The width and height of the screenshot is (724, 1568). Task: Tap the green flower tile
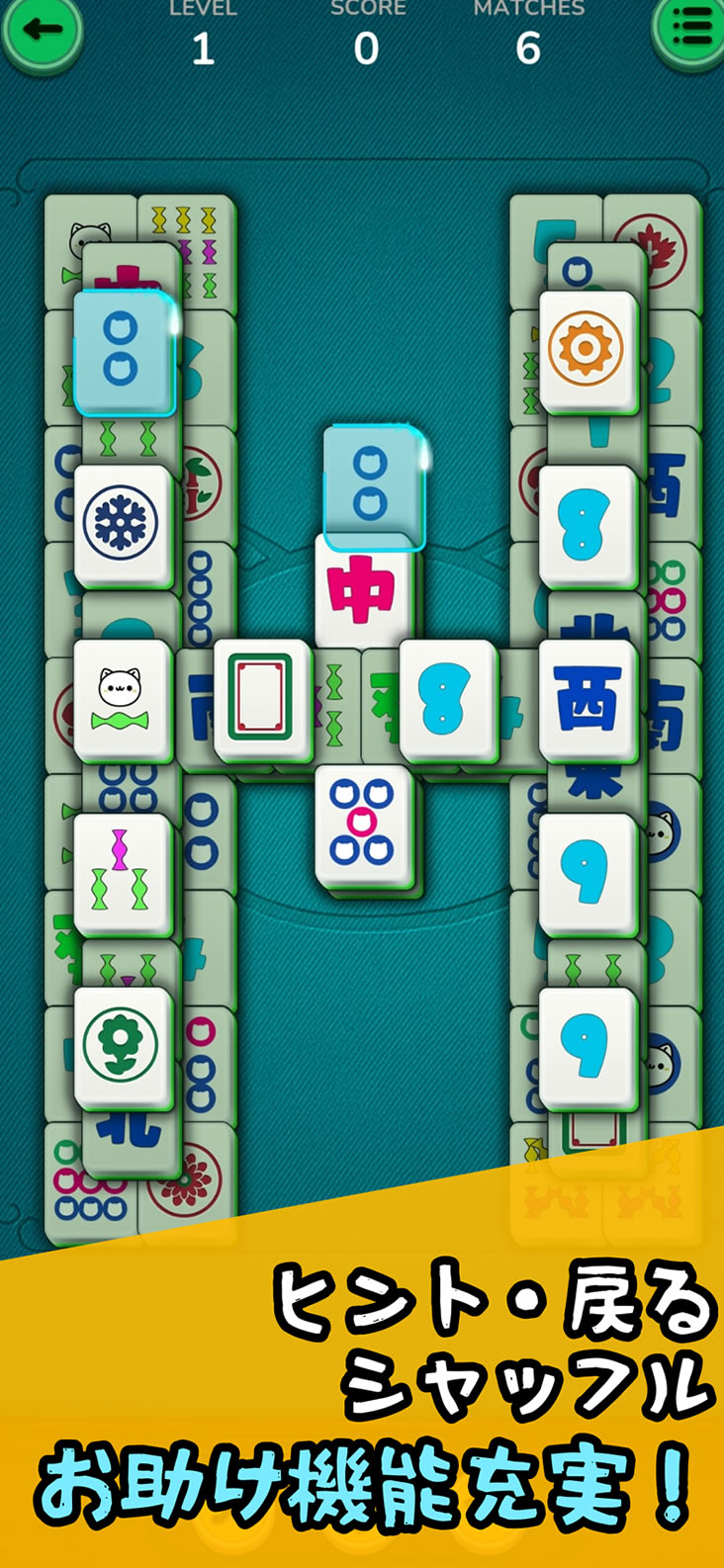click(121, 1045)
